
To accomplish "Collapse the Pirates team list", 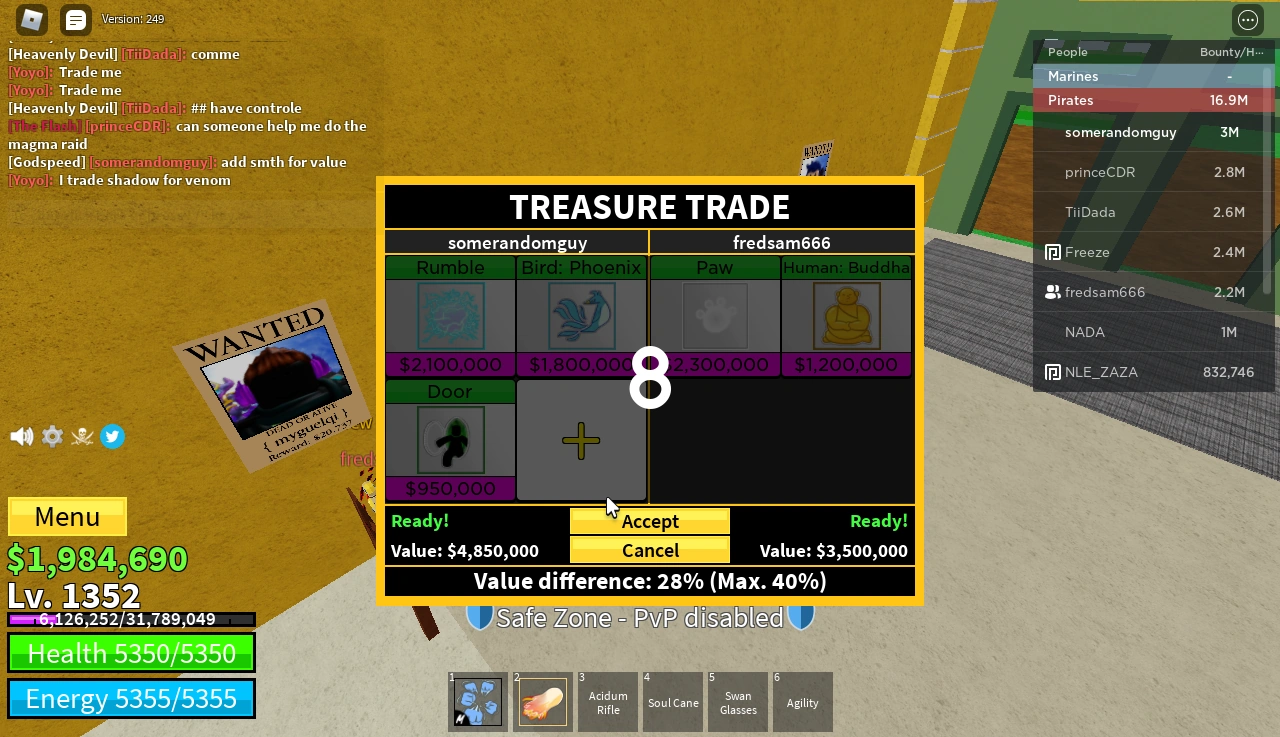I will click(1070, 100).
